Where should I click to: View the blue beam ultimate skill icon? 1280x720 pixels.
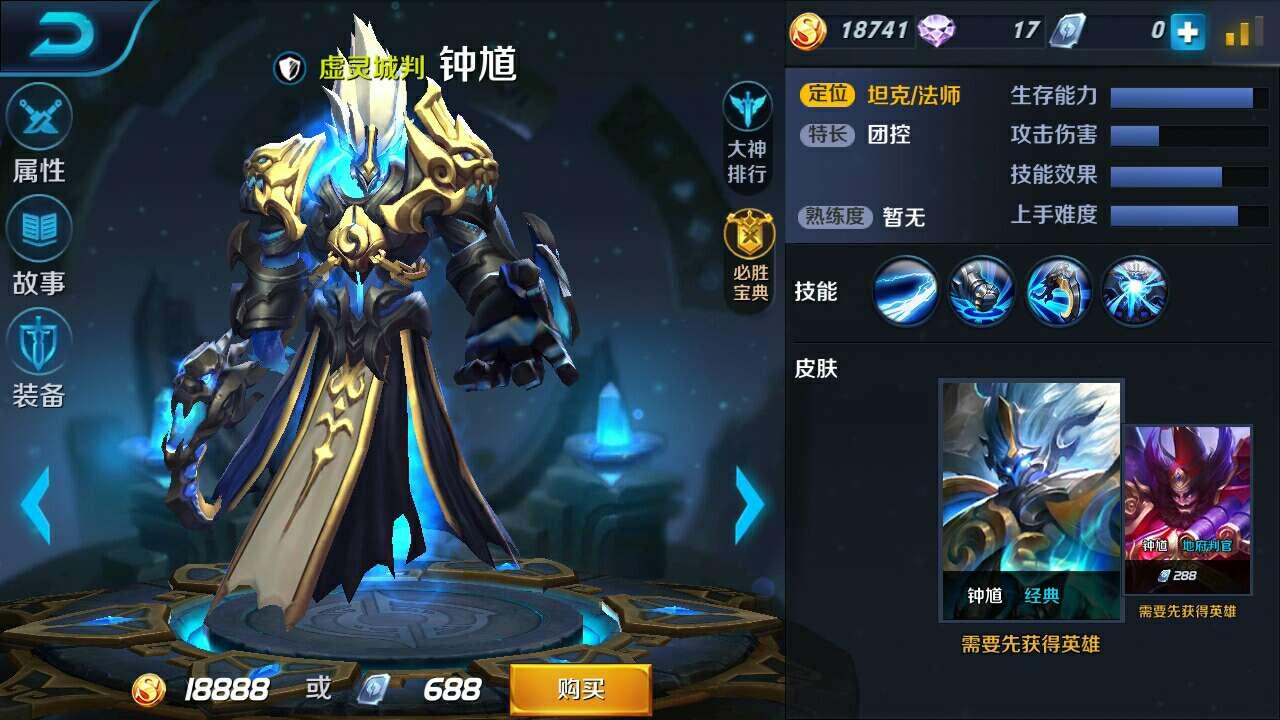point(1134,291)
